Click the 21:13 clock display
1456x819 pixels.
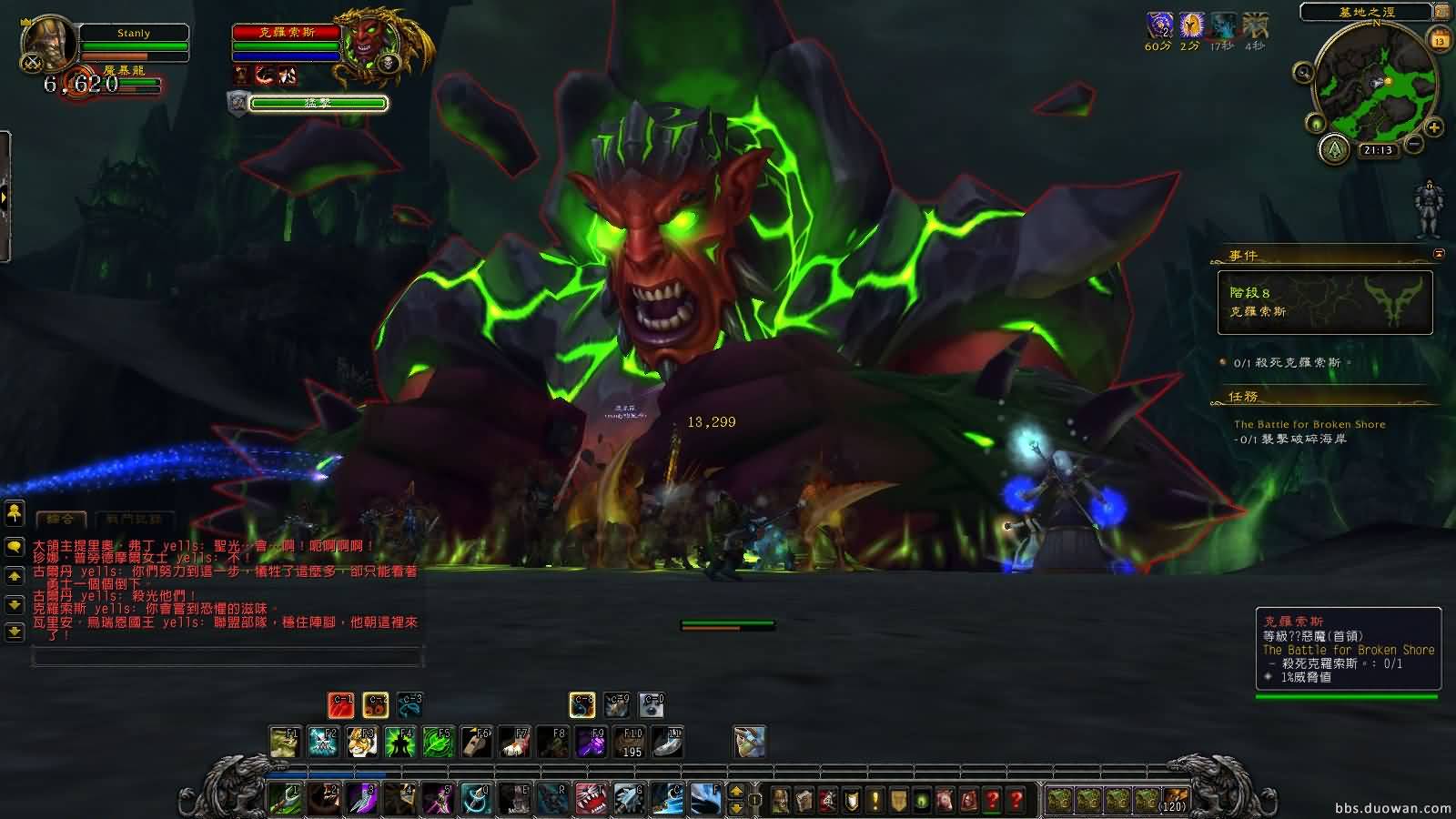1378,150
